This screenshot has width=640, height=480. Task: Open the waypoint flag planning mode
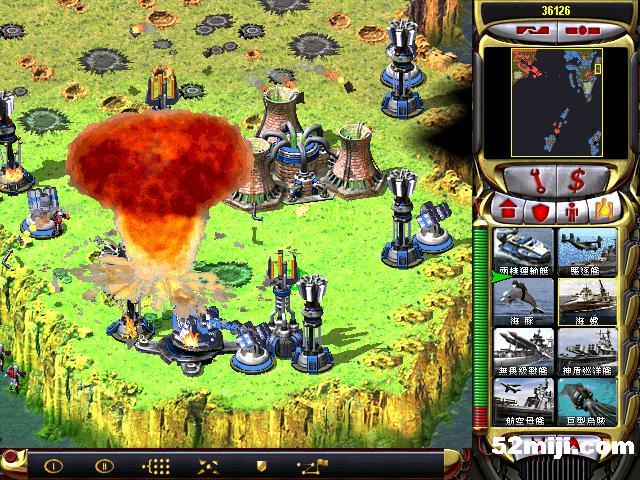pyautogui.click(x=315, y=465)
